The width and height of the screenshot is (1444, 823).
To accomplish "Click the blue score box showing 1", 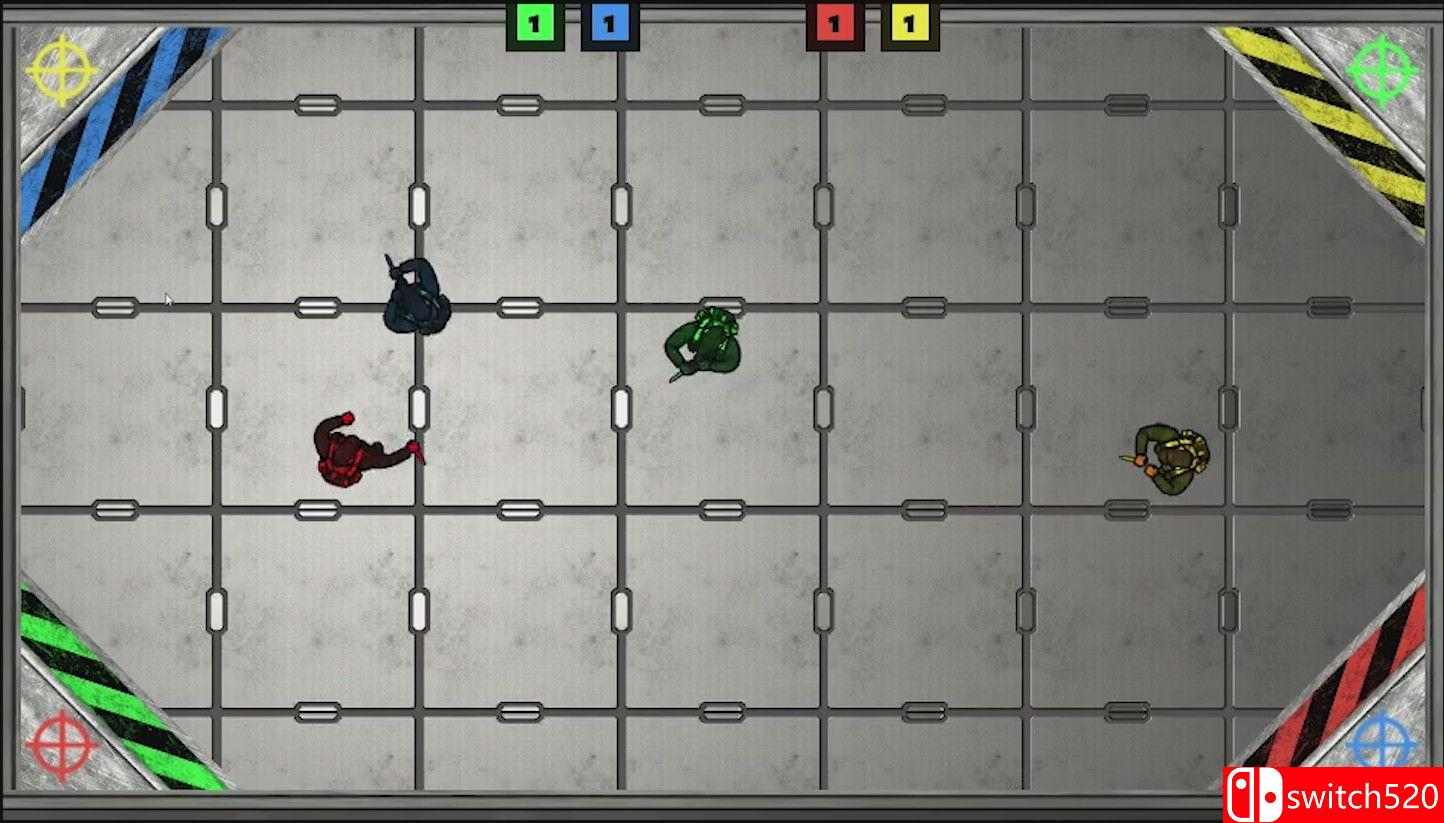I will [x=610, y=21].
